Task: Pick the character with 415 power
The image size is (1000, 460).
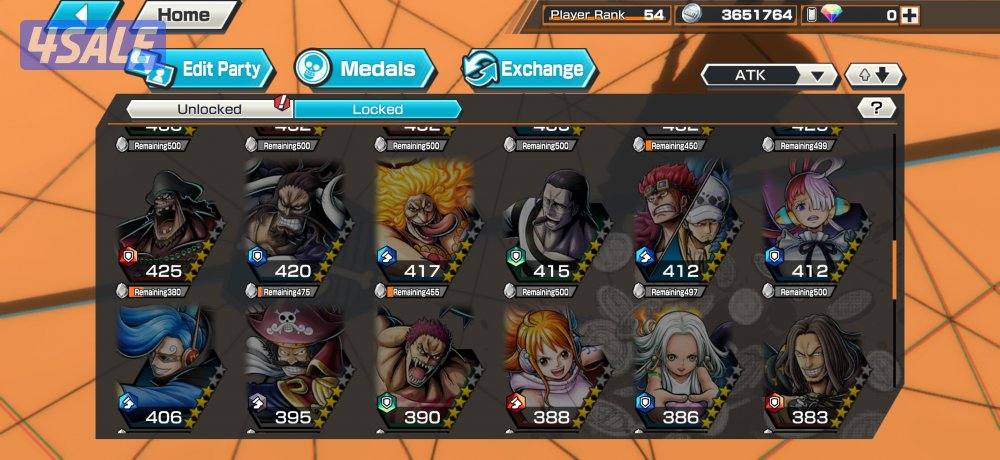Action: click(550, 222)
